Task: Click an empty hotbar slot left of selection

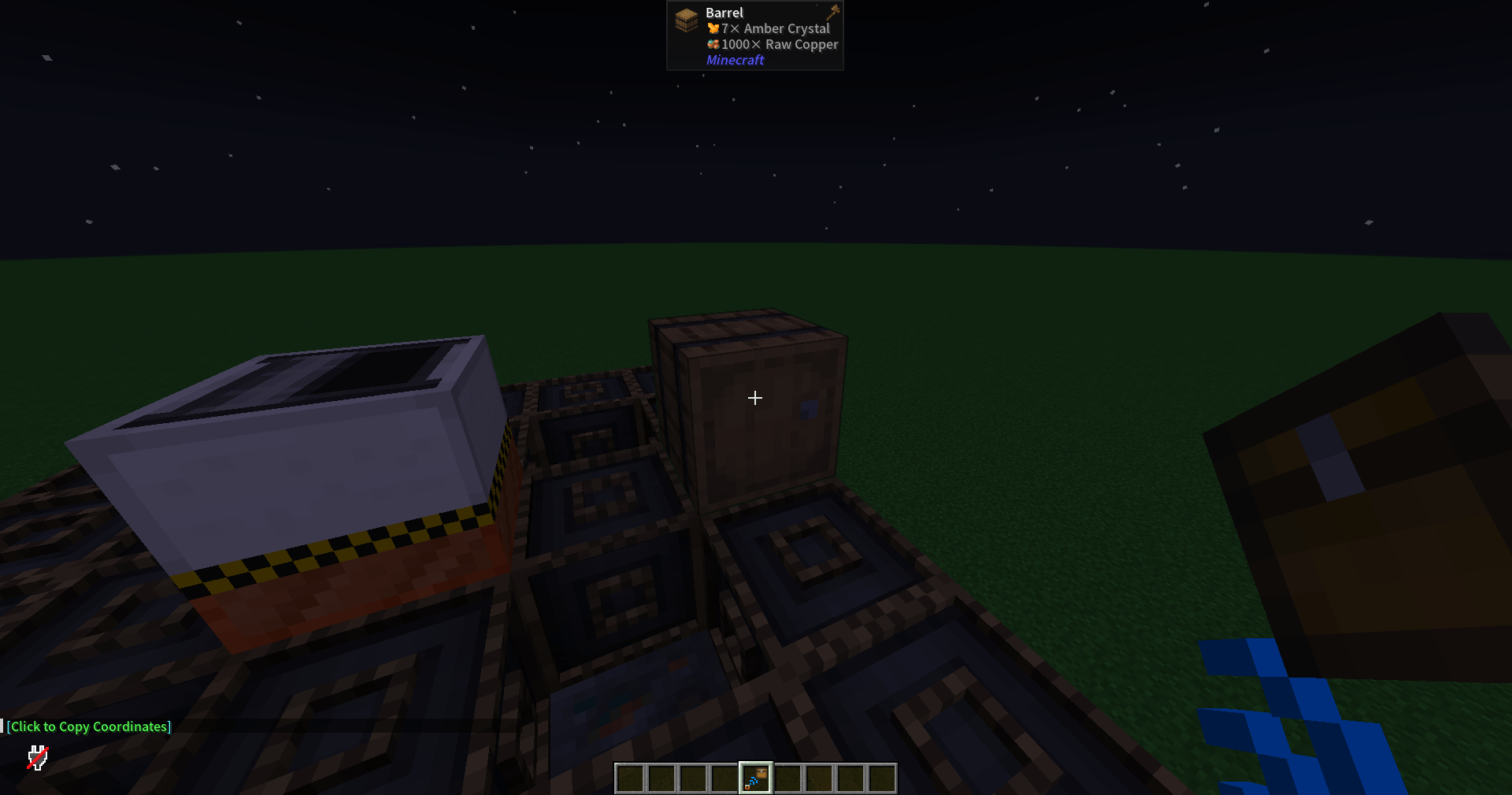Action: 725,778
